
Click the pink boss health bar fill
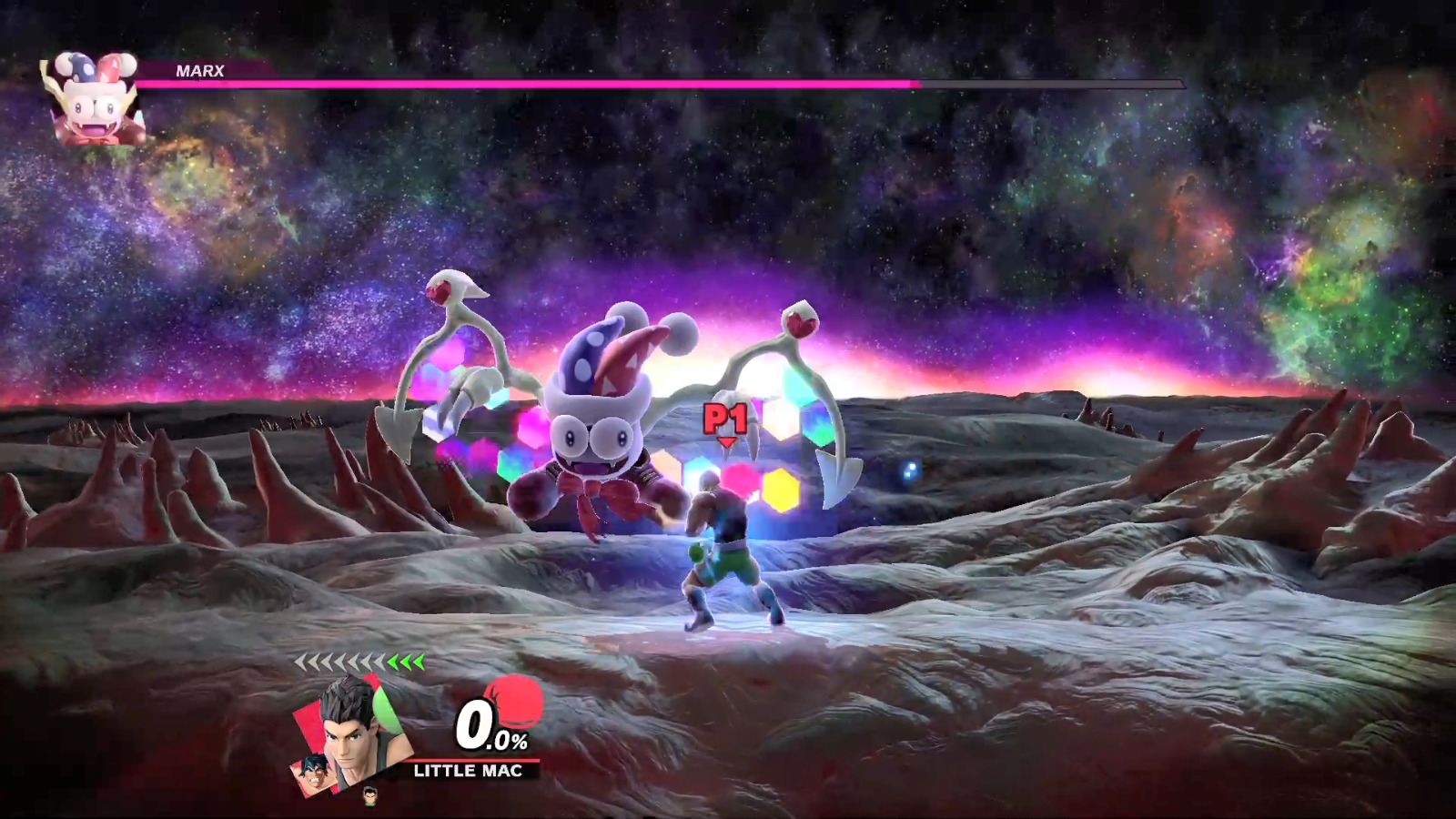(546, 82)
